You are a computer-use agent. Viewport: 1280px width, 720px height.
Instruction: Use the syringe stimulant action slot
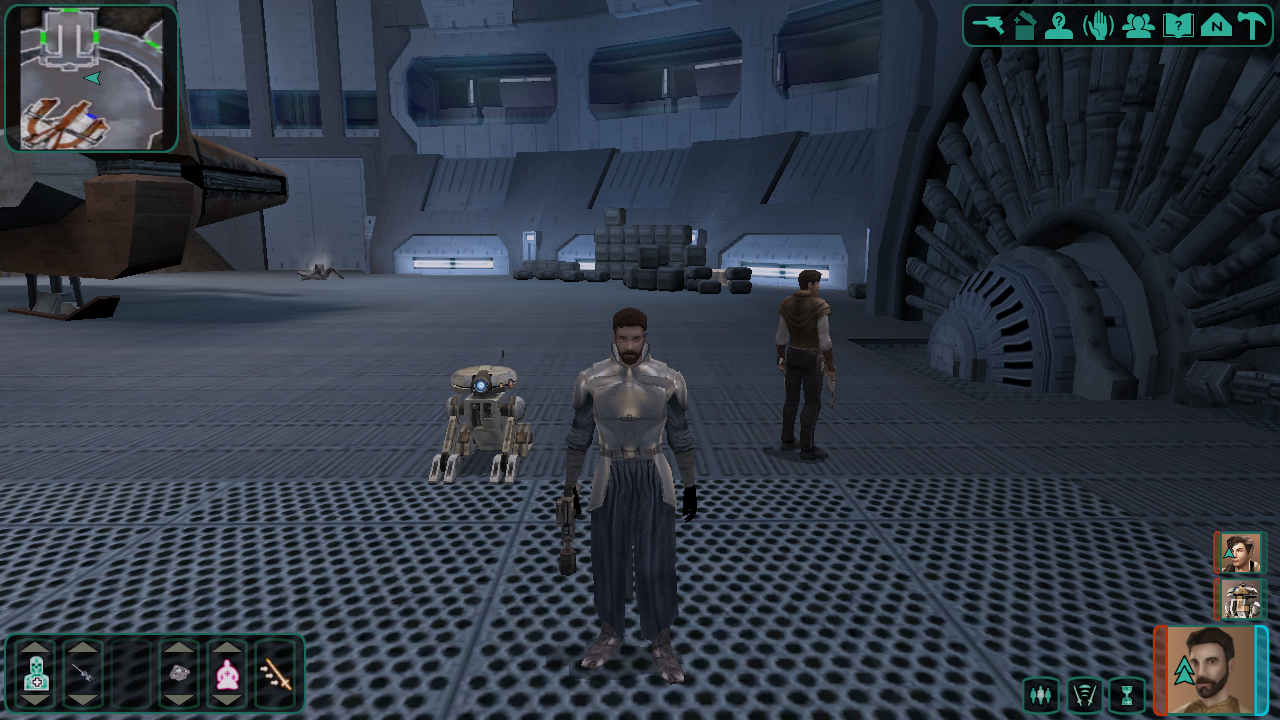coord(83,675)
